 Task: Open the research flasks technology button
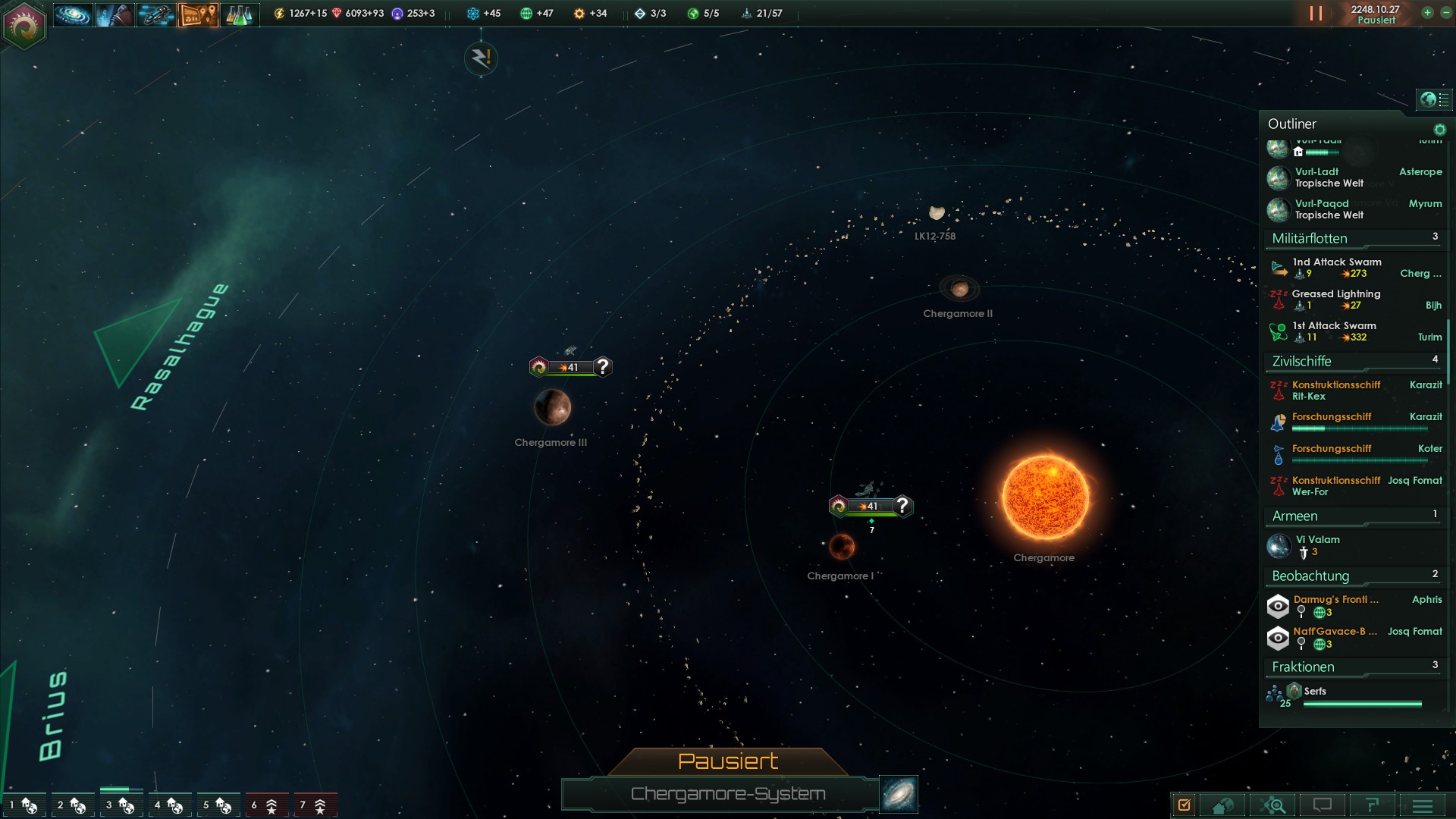click(x=239, y=14)
